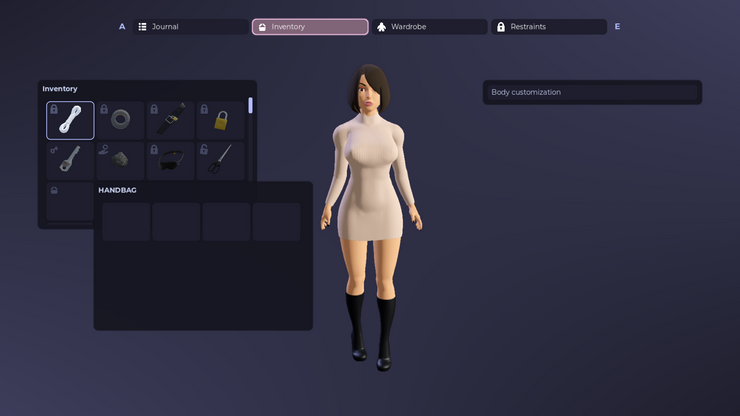Open the Wardrobe tab

[x=429, y=27]
